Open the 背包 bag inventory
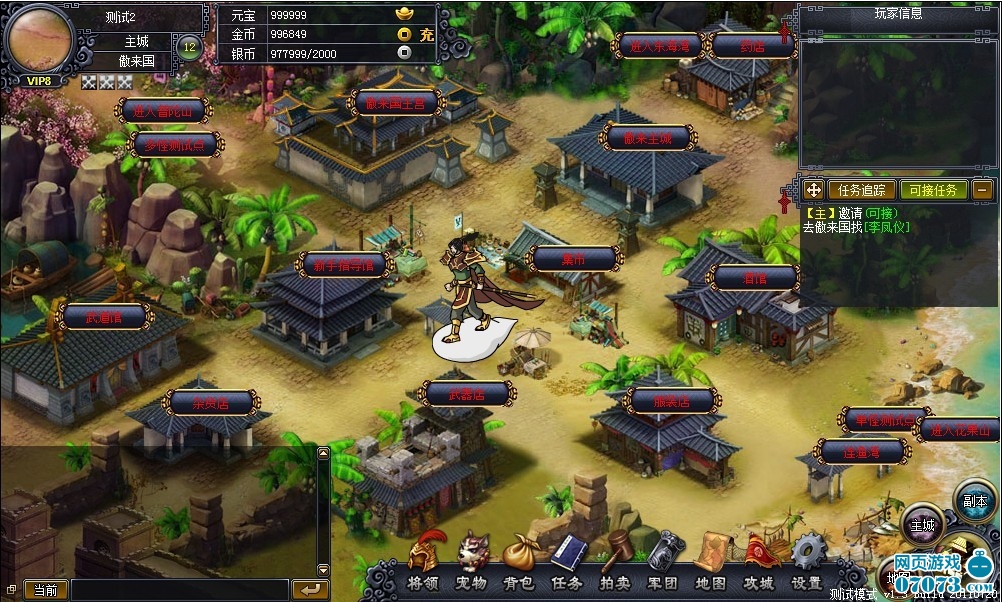This screenshot has width=1002, height=602. point(518,564)
